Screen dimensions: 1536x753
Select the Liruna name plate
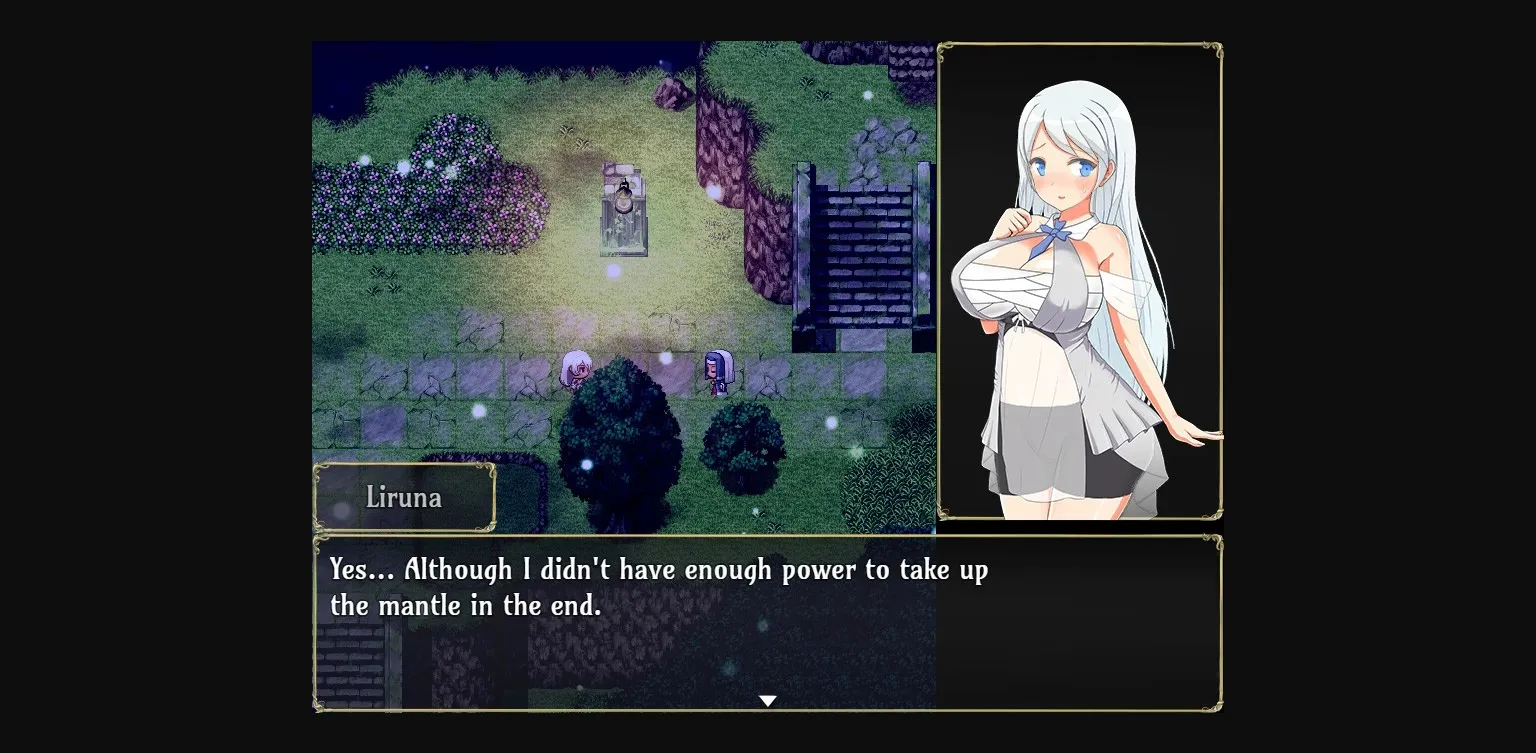(x=405, y=497)
